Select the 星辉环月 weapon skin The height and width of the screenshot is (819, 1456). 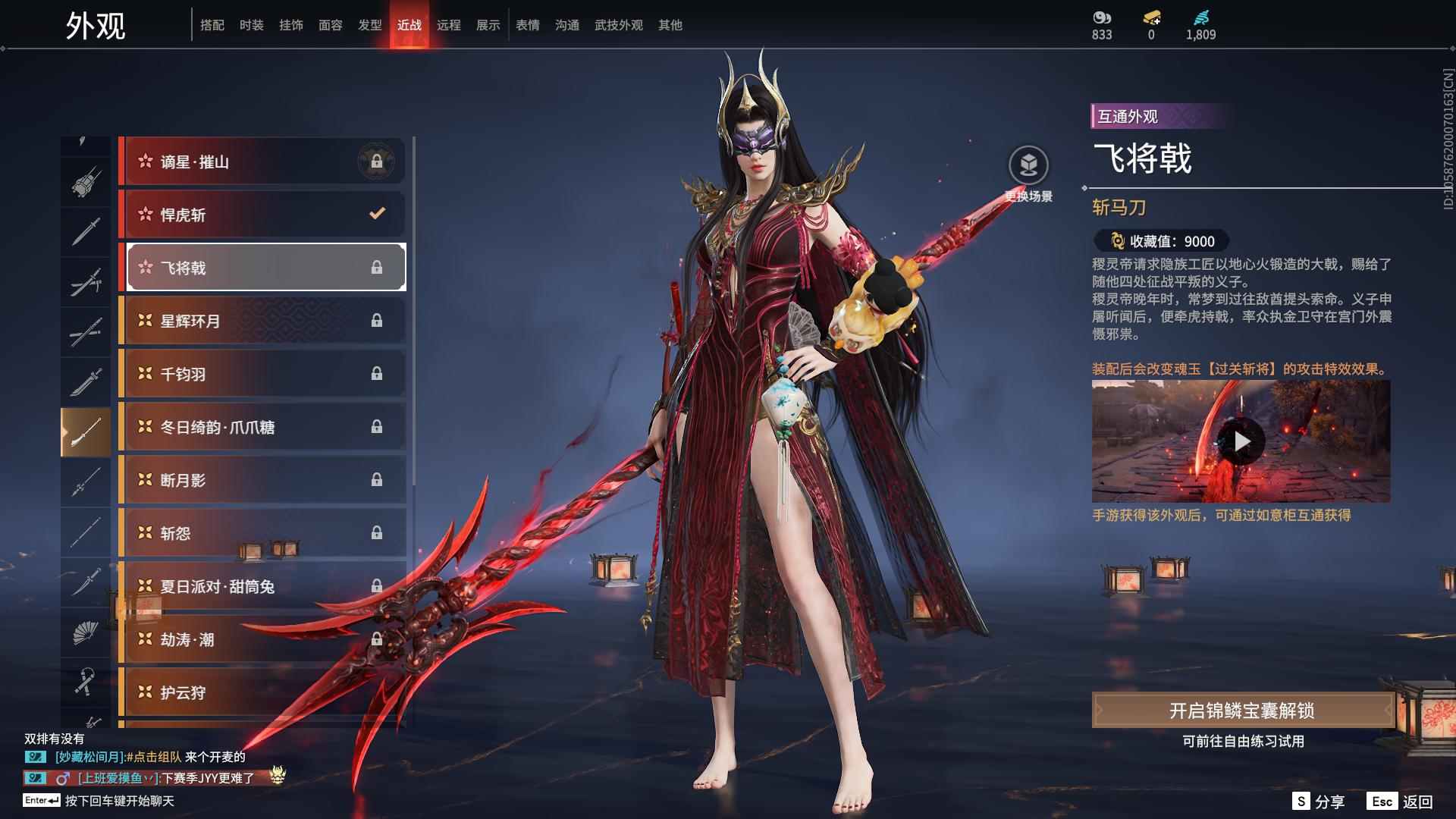tap(262, 321)
